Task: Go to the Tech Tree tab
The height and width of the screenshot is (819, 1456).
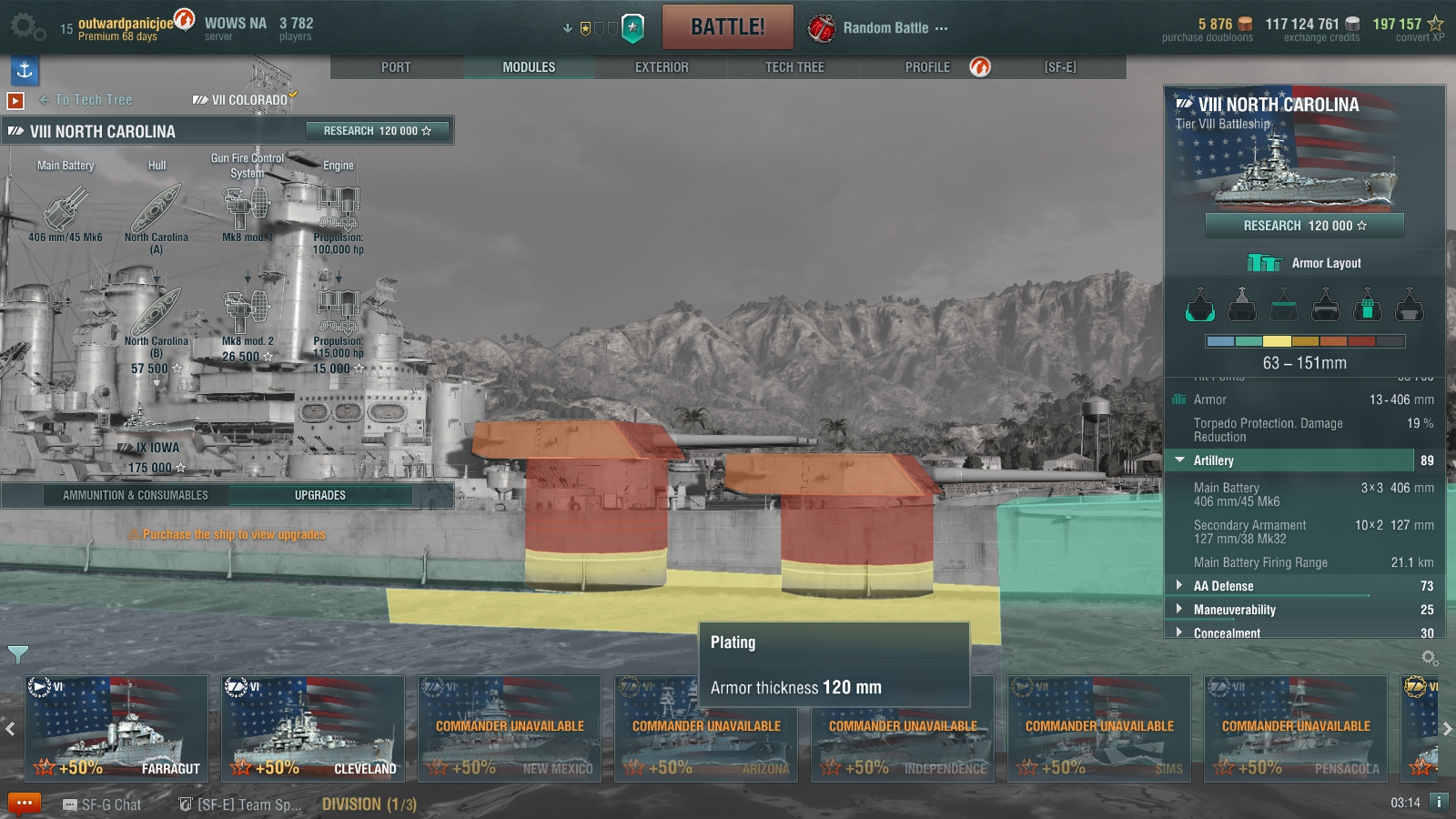Action: [x=794, y=67]
